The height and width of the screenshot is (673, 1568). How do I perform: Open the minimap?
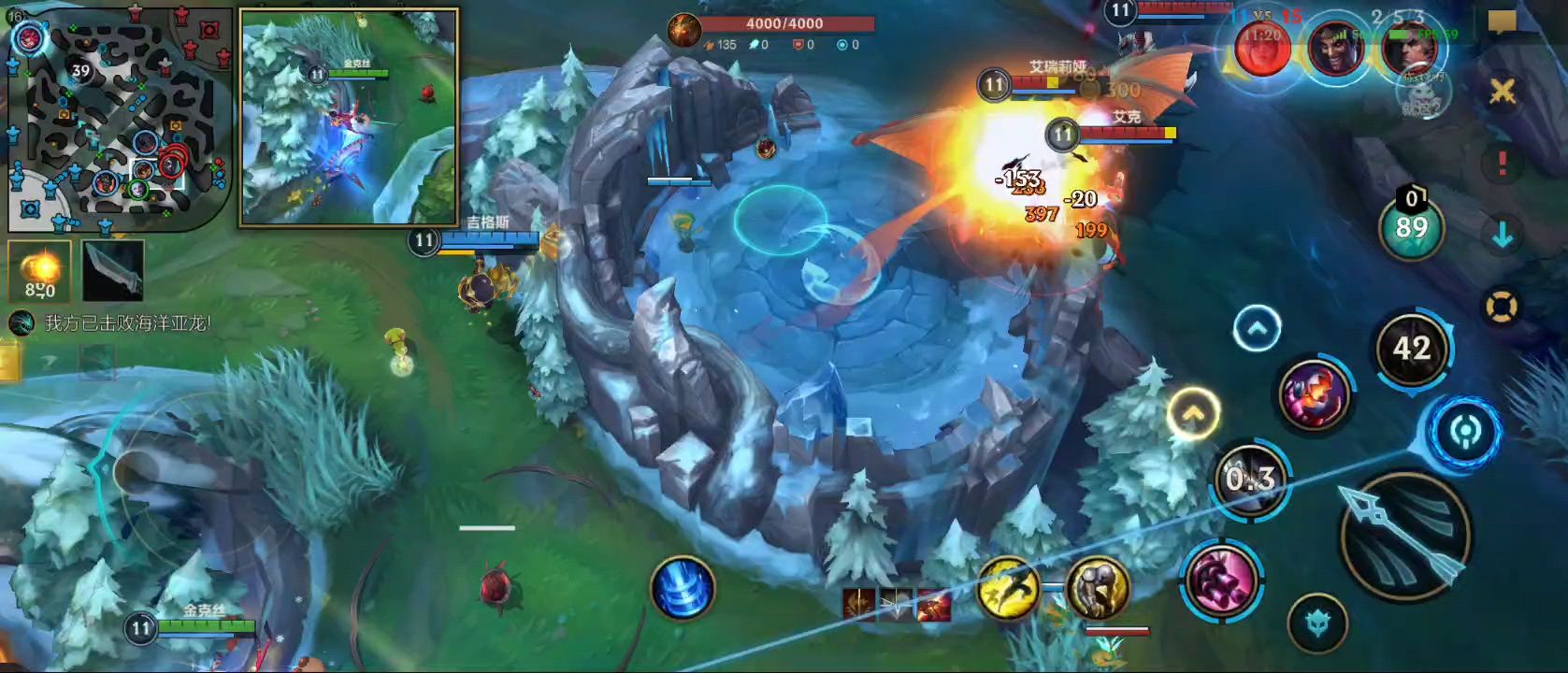coord(119,117)
